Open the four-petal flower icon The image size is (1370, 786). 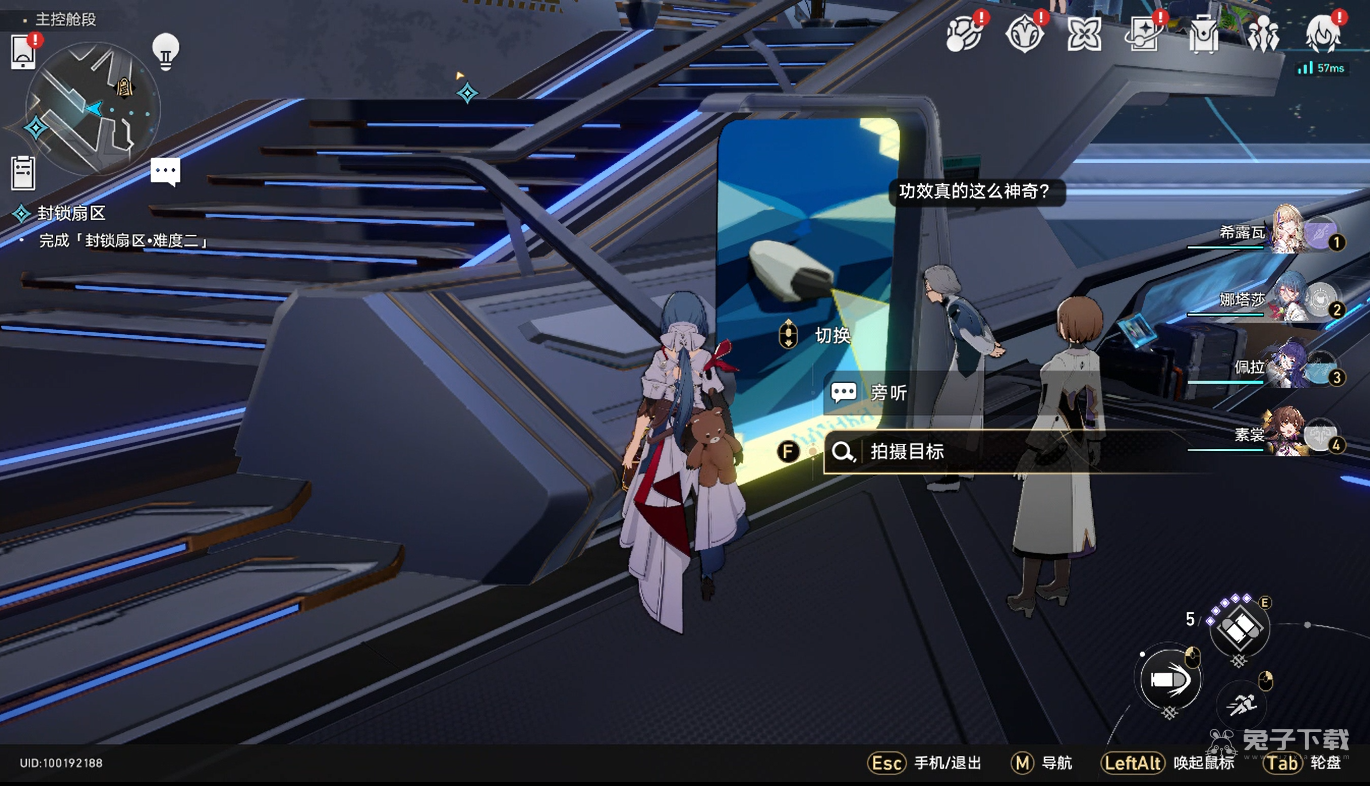coord(1084,36)
